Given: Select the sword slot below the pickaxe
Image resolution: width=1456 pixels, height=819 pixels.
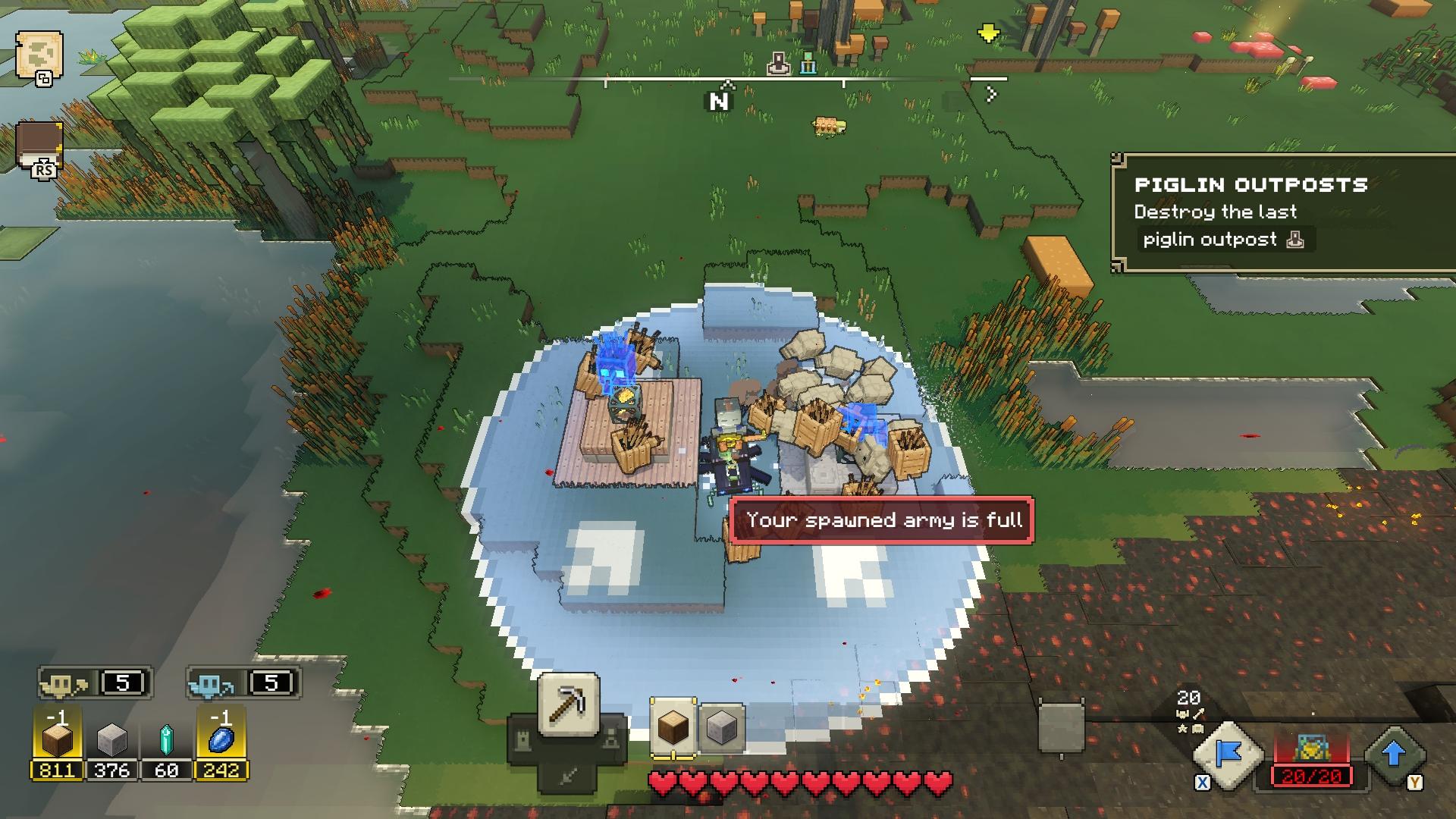Looking at the screenshot, I should 568,775.
